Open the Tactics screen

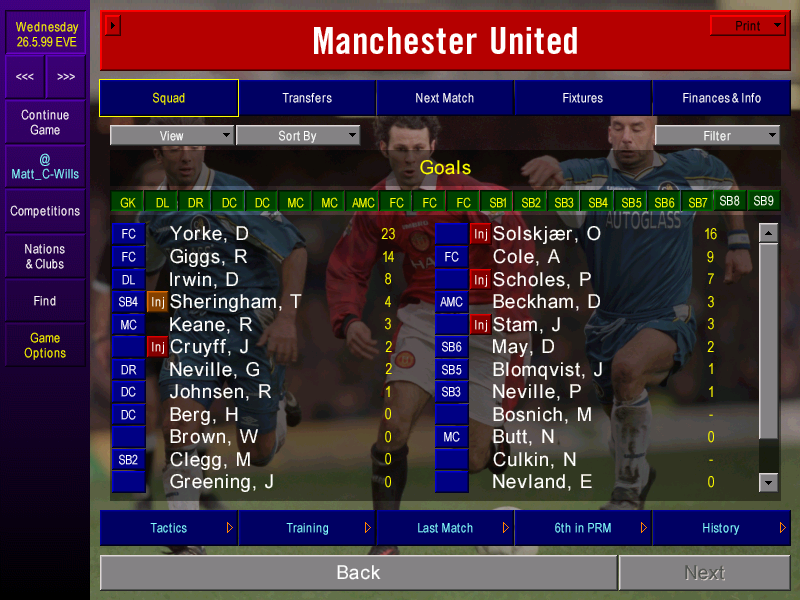(x=169, y=528)
